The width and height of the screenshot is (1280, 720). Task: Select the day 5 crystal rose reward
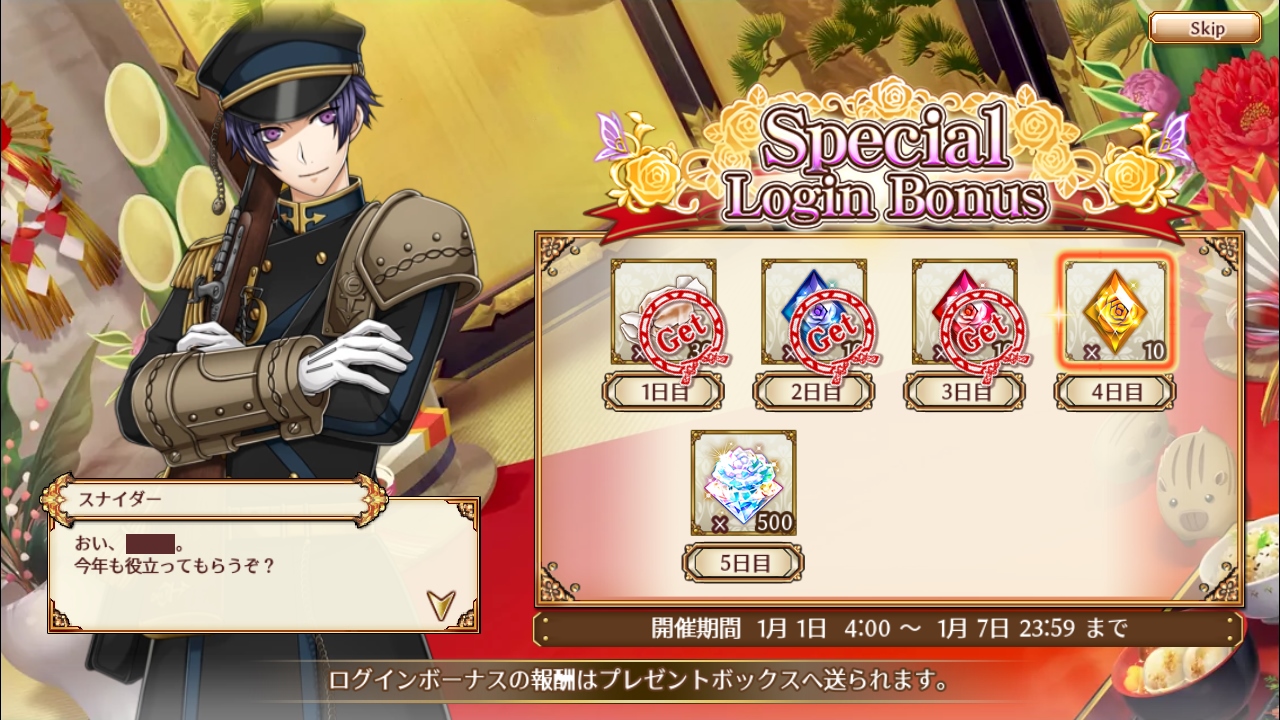[743, 483]
